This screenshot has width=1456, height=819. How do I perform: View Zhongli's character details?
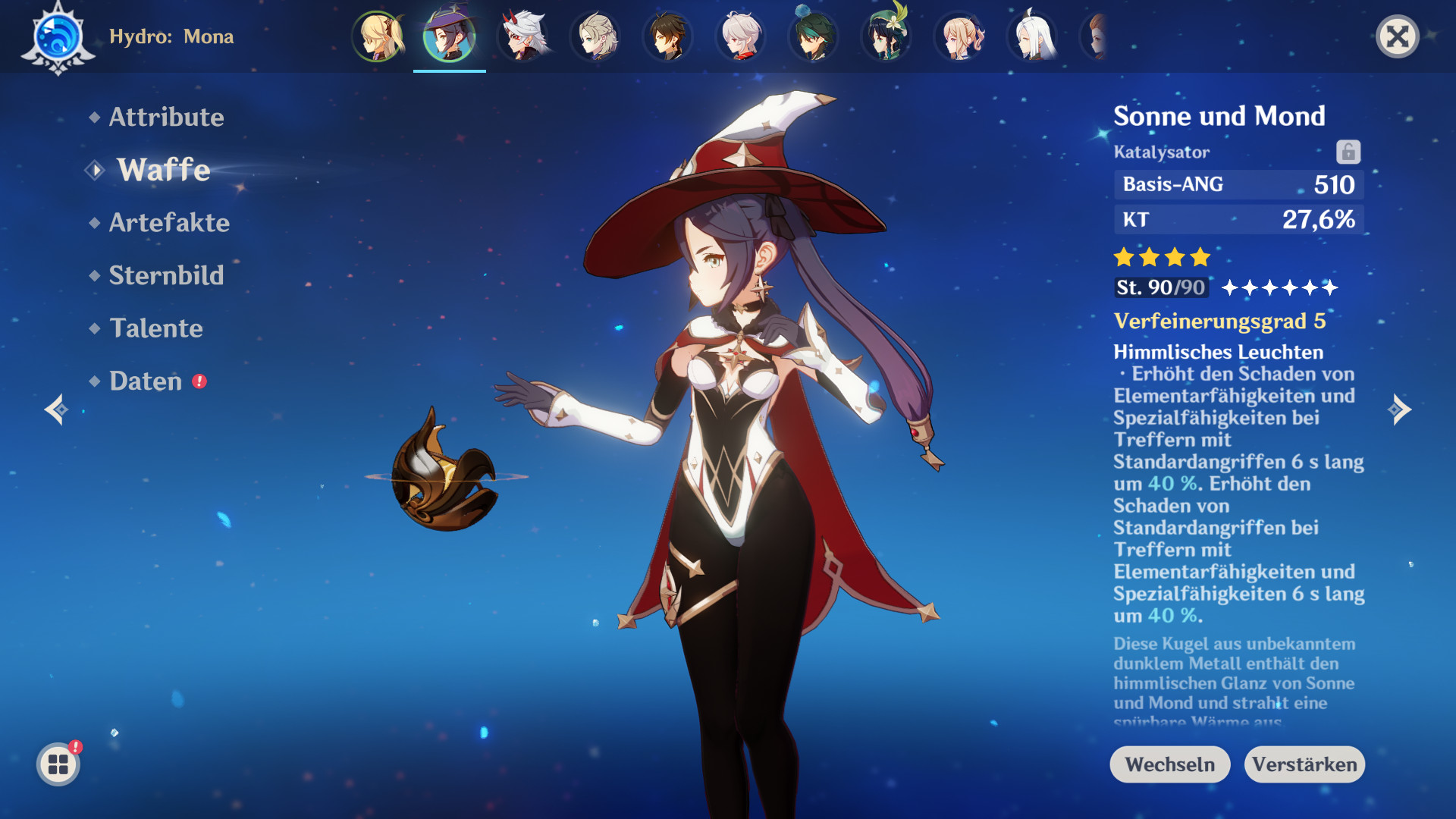click(x=667, y=36)
